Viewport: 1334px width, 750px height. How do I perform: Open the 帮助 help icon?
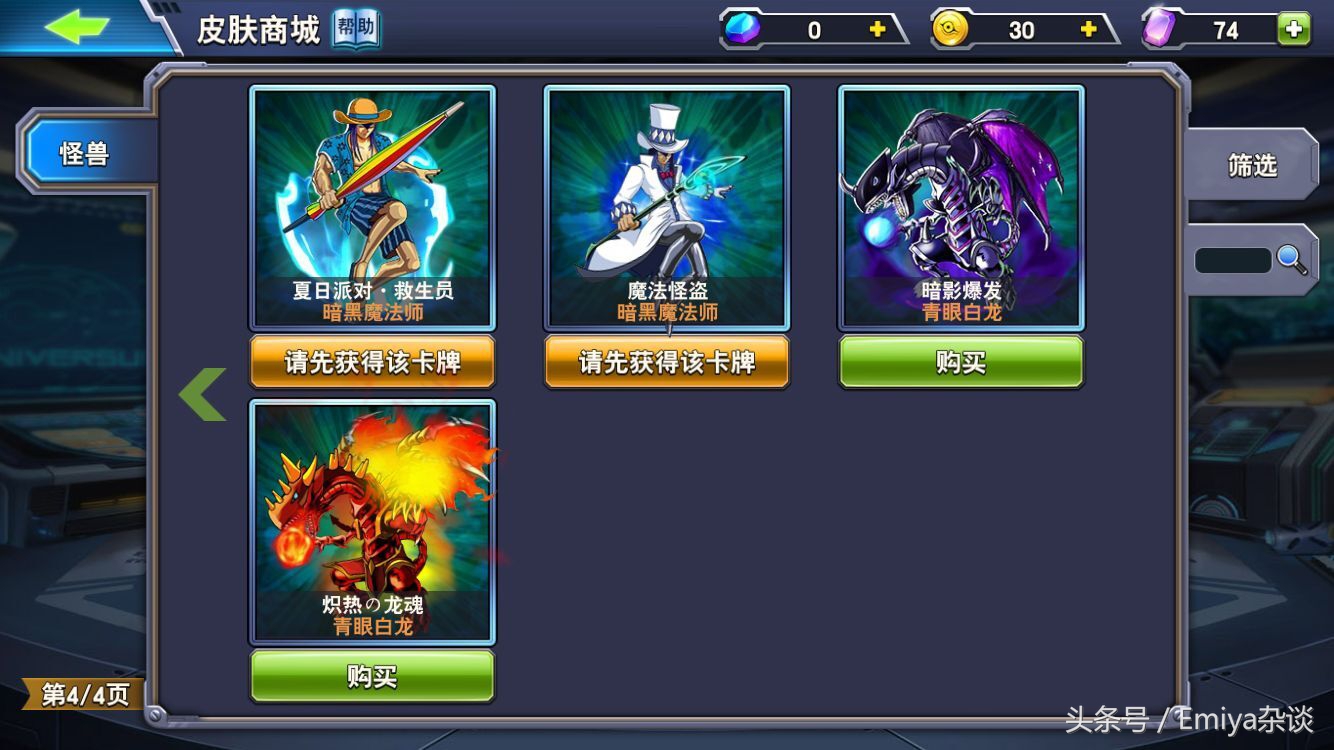(355, 29)
